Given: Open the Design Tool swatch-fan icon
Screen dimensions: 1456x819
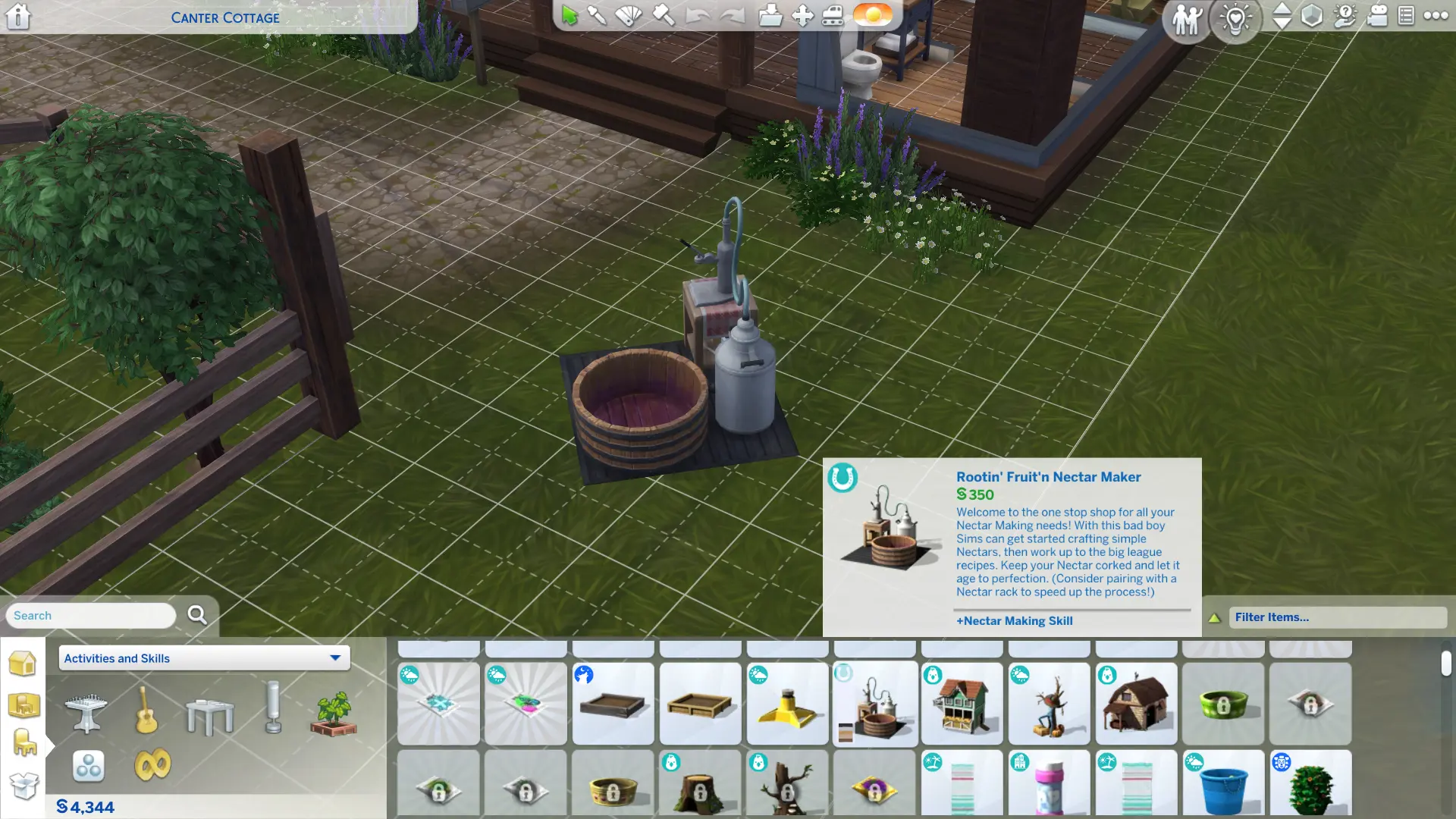Looking at the screenshot, I should click(x=629, y=16).
